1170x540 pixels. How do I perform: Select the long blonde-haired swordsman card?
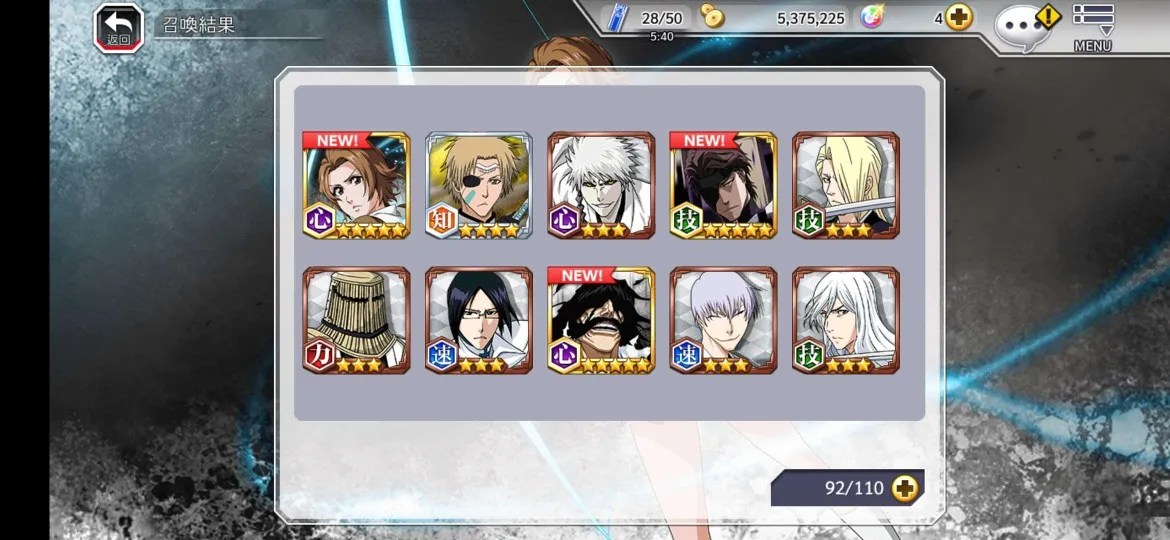[846, 185]
